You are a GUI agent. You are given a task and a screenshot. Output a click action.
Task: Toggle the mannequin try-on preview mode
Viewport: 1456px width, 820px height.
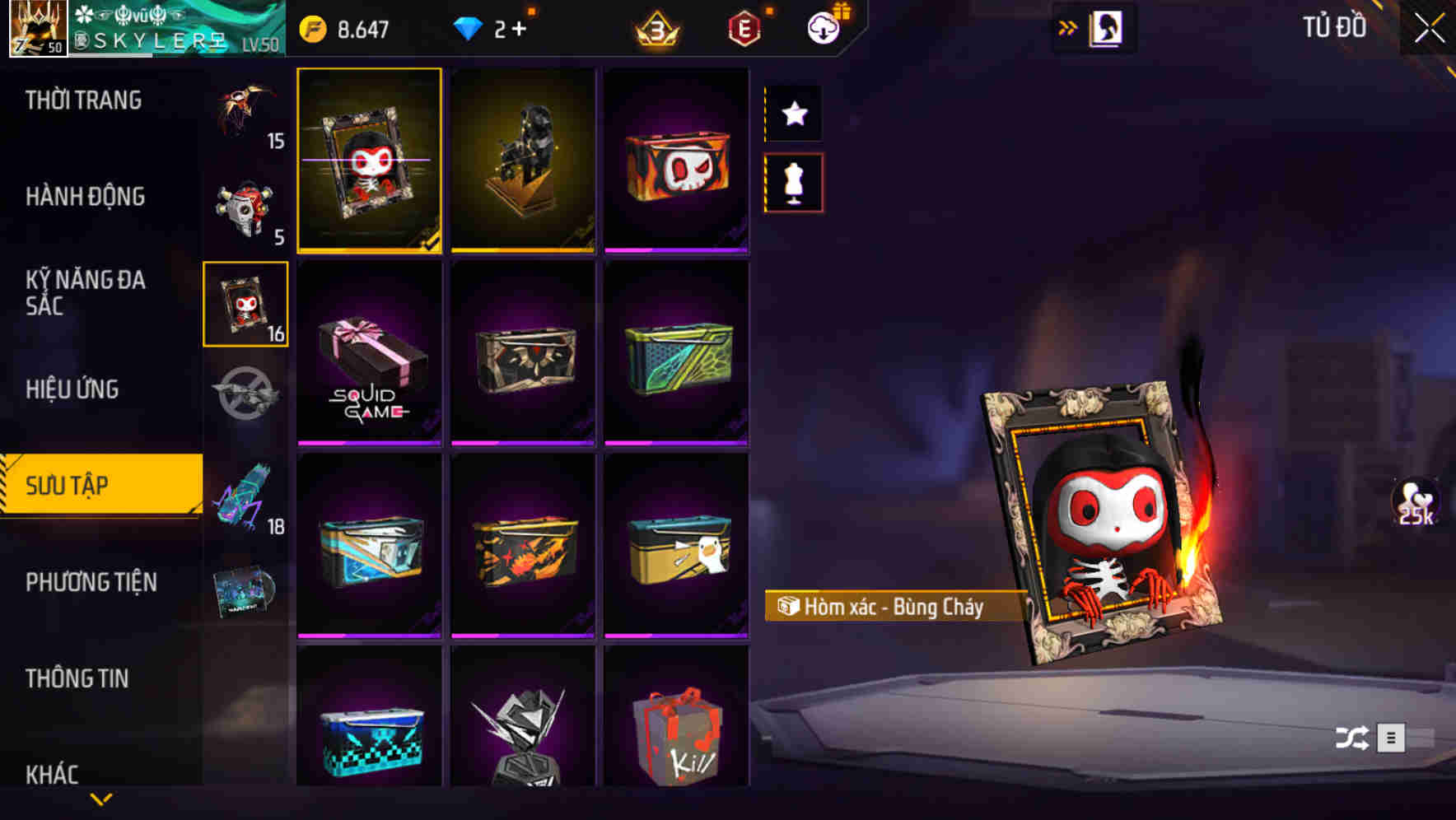tap(793, 183)
